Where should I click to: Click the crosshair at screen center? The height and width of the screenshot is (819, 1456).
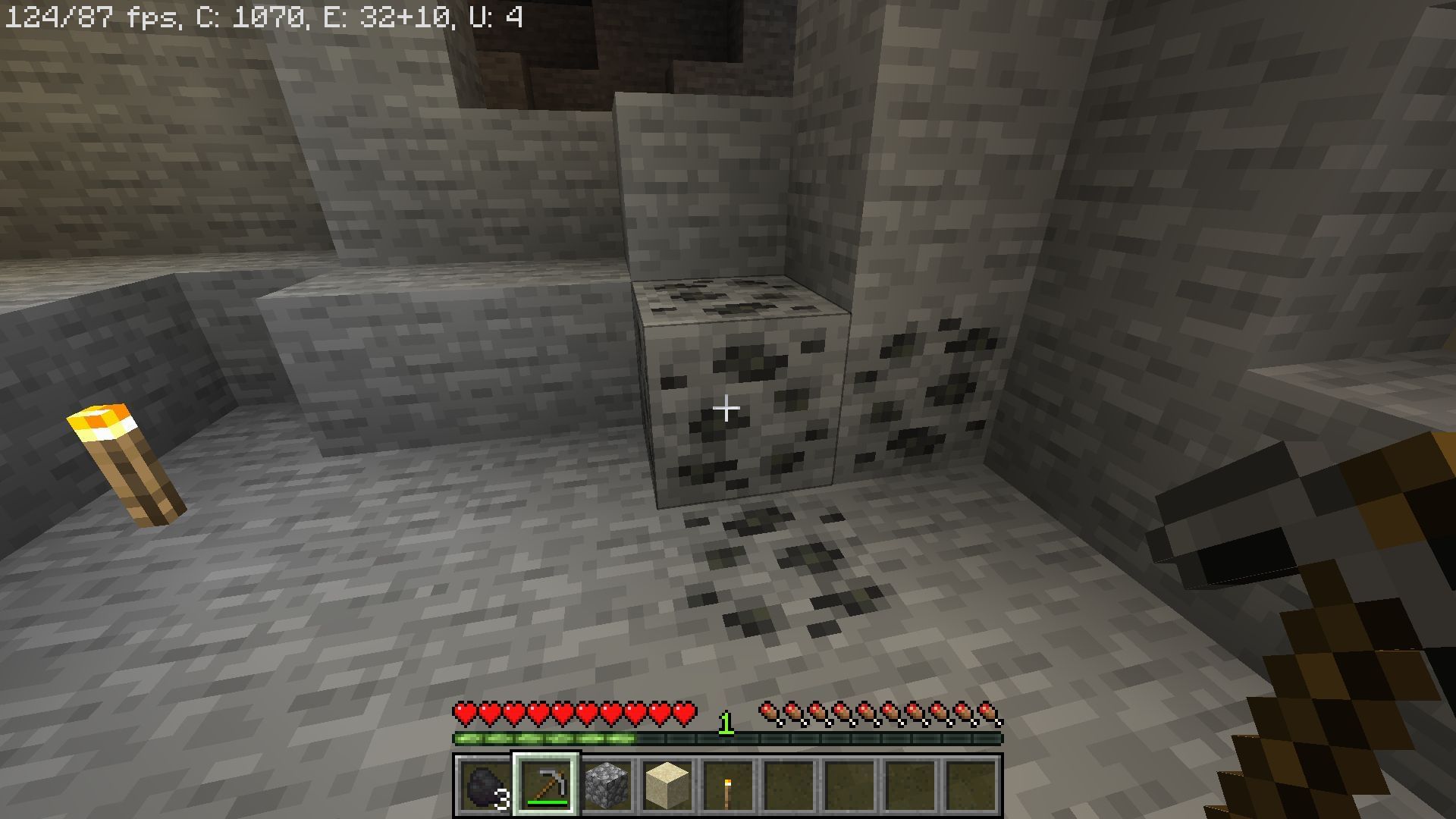(x=726, y=409)
